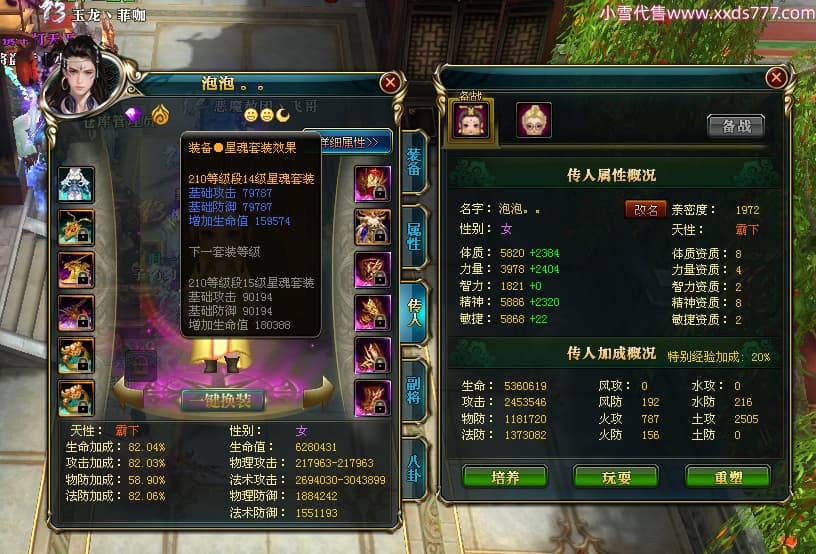Rename the heir with 改名 button
The height and width of the screenshot is (554, 816).
click(646, 210)
